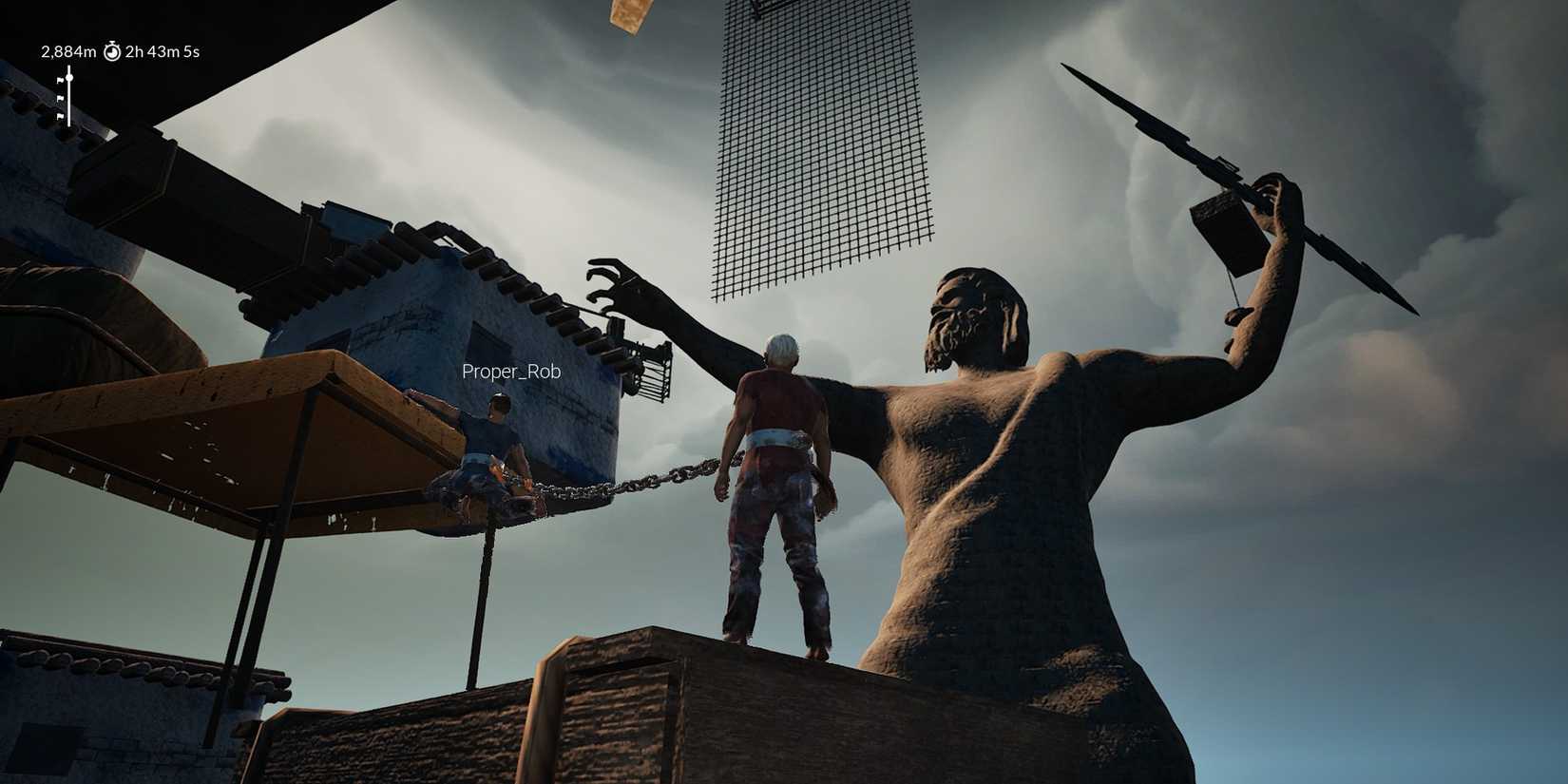Screen dimensions: 1568x784
Task: Select the 2h 43m 5s elapsed timer
Action: pyautogui.click(x=163, y=52)
